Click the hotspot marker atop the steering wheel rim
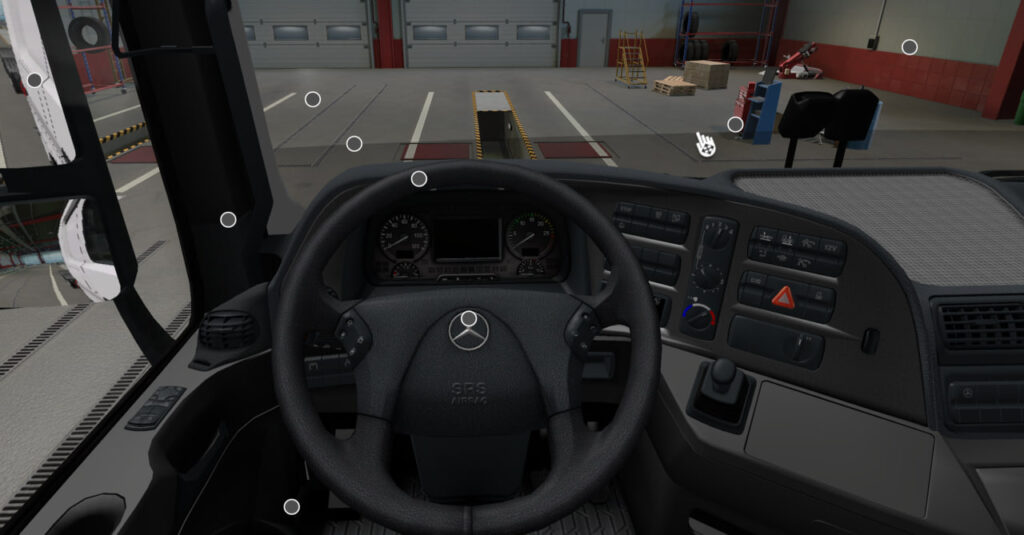Image resolution: width=1024 pixels, height=535 pixels. click(419, 179)
